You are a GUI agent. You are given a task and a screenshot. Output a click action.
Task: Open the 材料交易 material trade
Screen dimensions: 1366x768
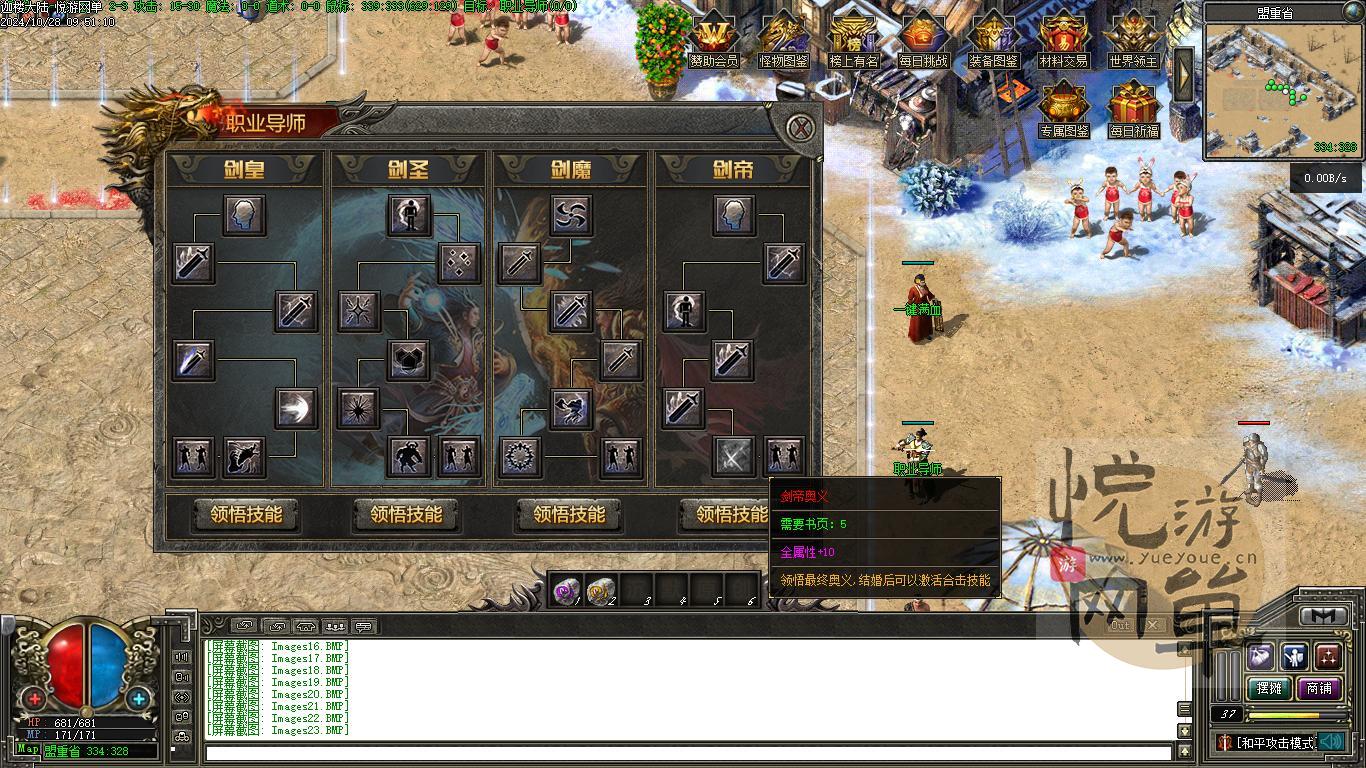(x=1063, y=40)
